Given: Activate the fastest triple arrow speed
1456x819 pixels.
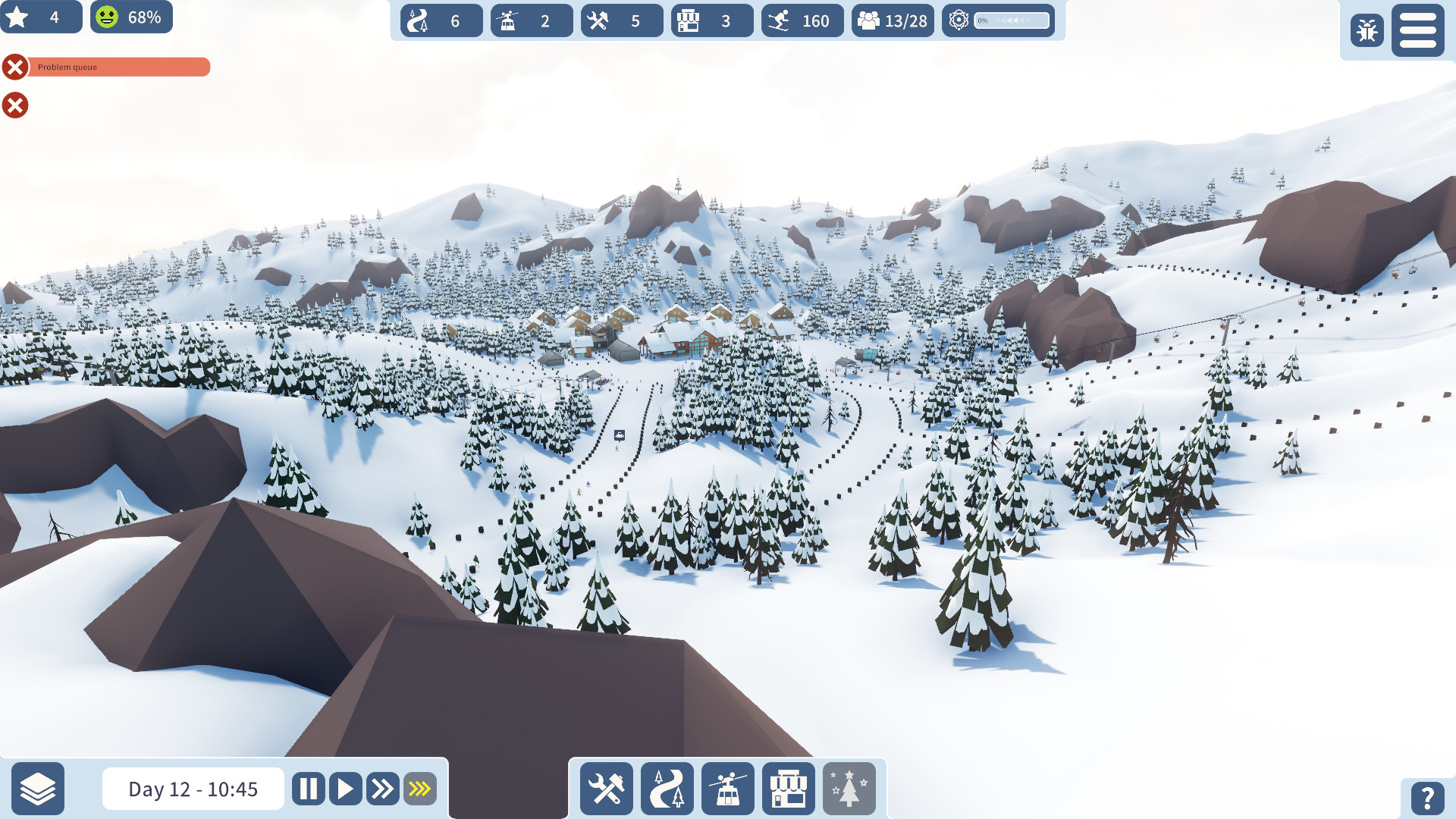Looking at the screenshot, I should (419, 789).
